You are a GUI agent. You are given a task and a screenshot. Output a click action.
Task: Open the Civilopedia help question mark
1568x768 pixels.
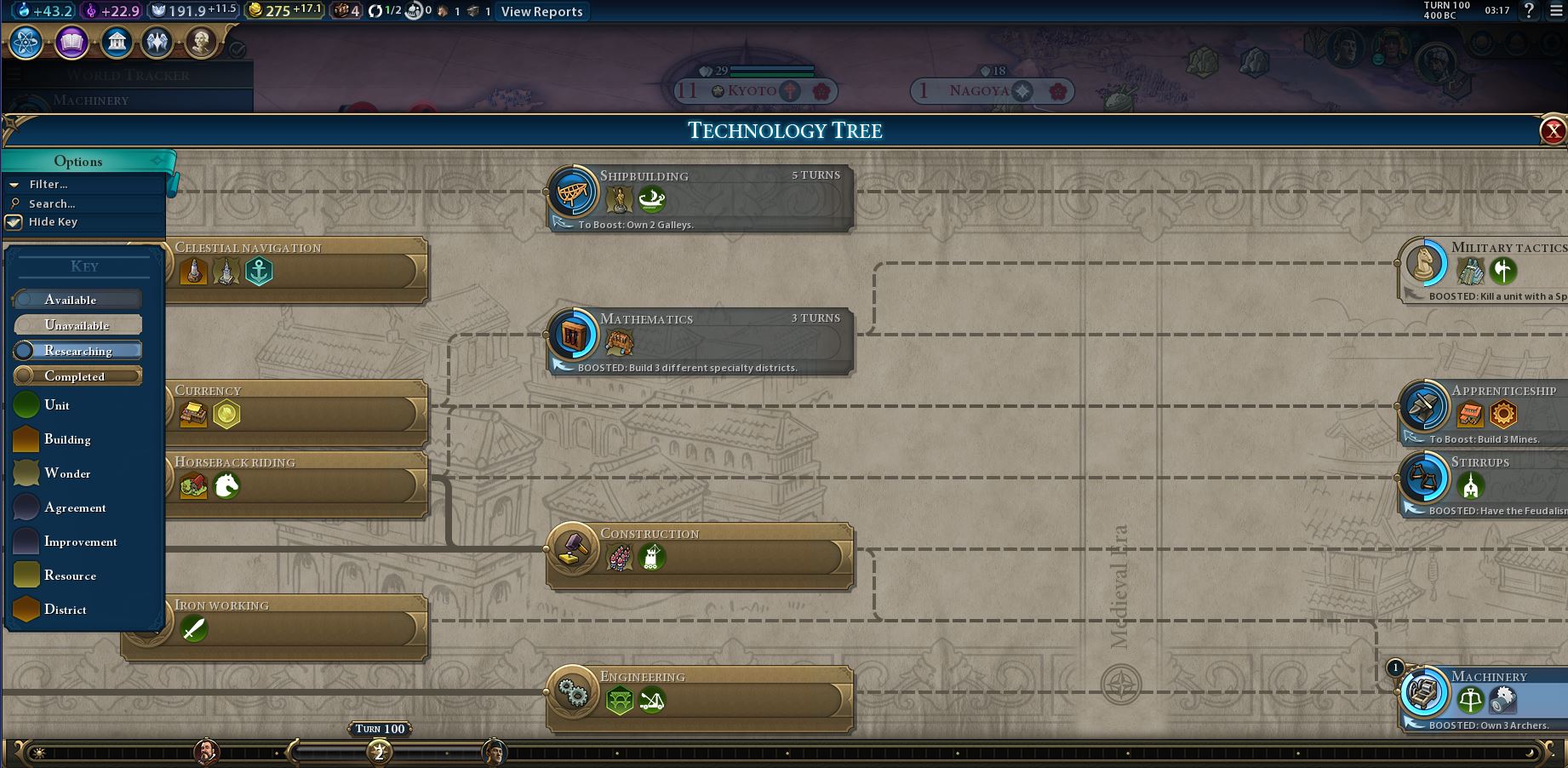(1529, 11)
